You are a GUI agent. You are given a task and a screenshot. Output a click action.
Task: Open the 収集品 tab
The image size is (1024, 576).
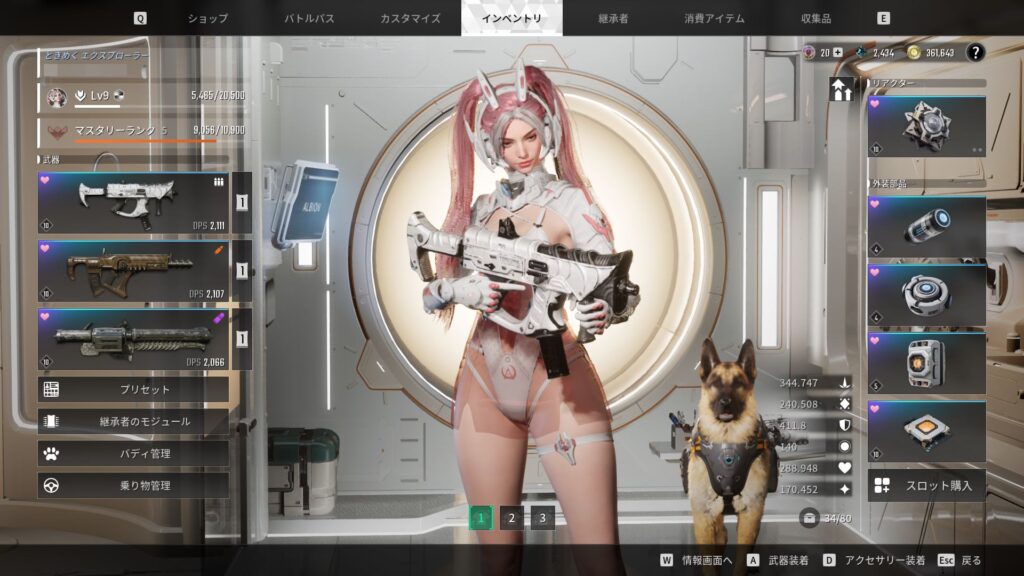[815, 18]
